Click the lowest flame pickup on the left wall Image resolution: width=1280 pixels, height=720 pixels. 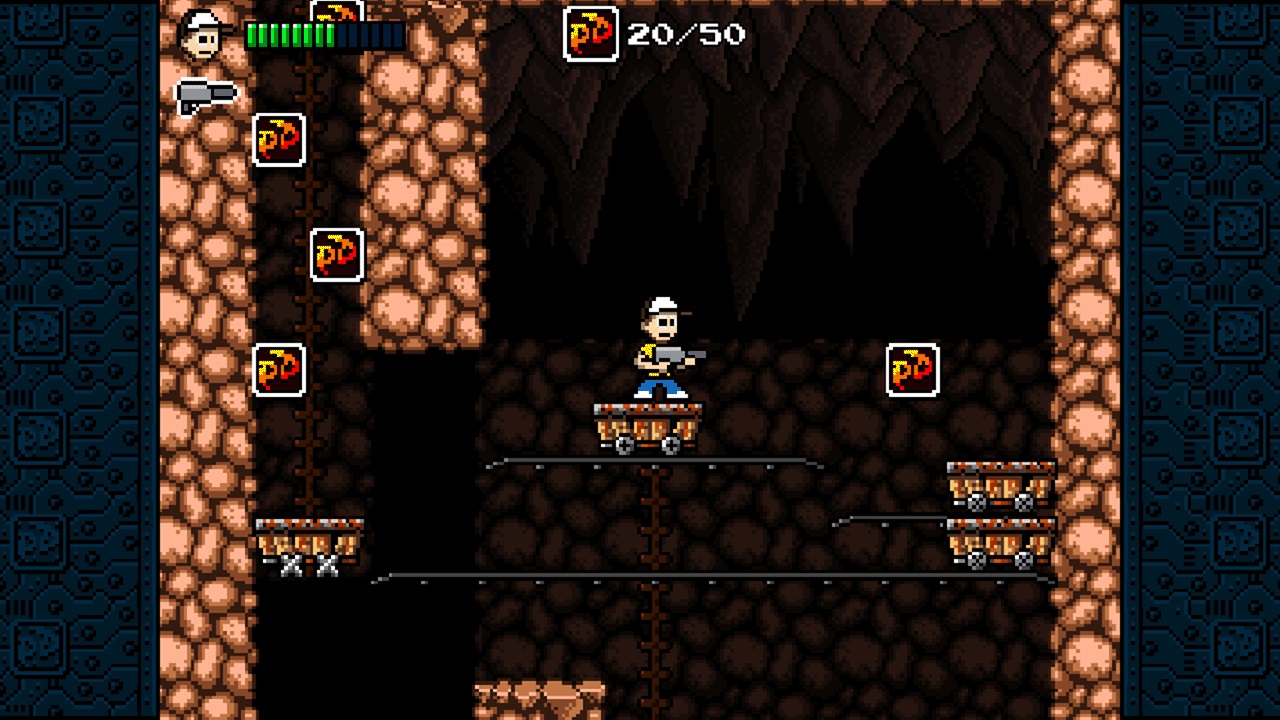277,370
